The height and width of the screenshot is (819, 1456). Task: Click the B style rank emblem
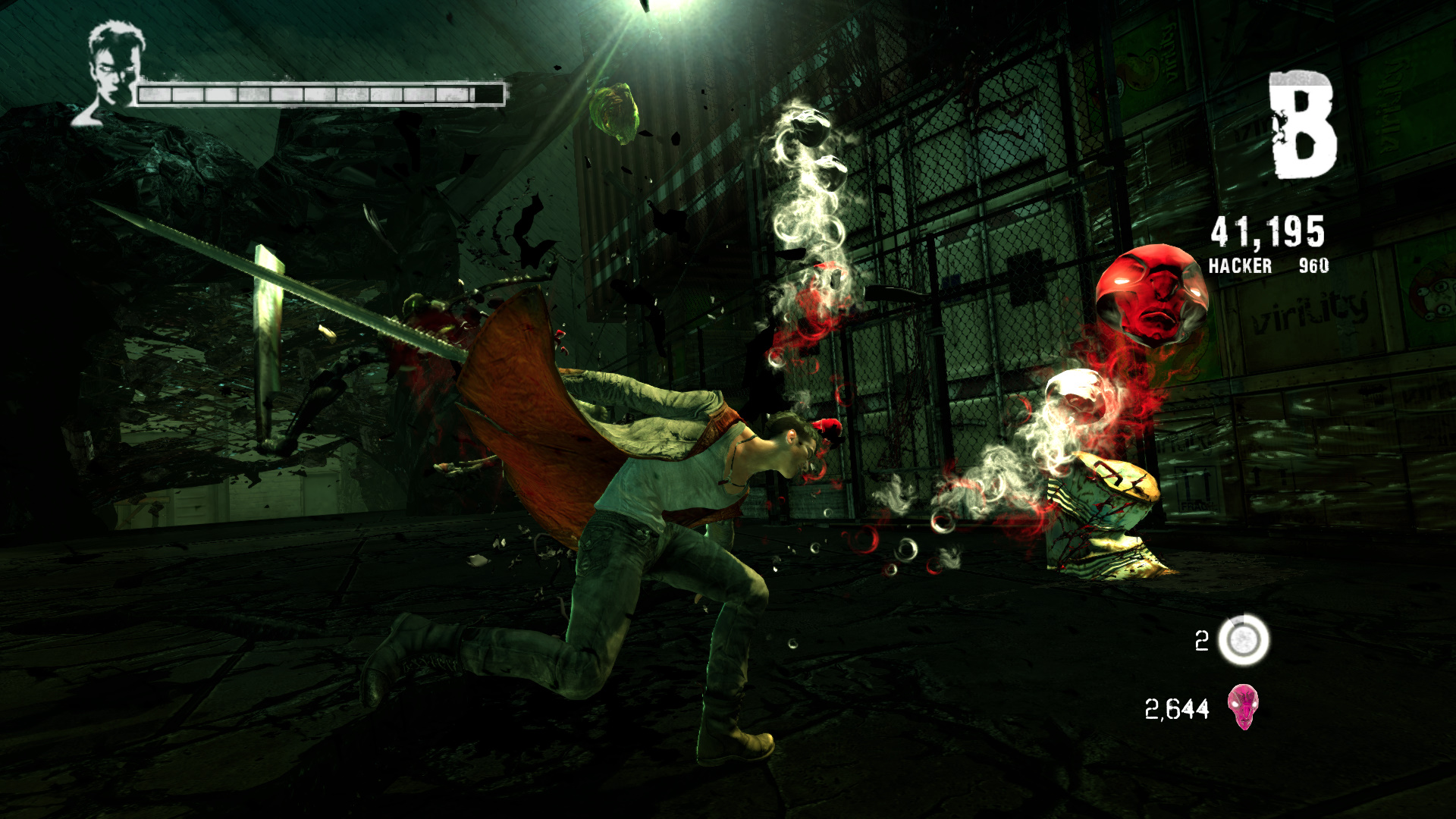click(1302, 125)
